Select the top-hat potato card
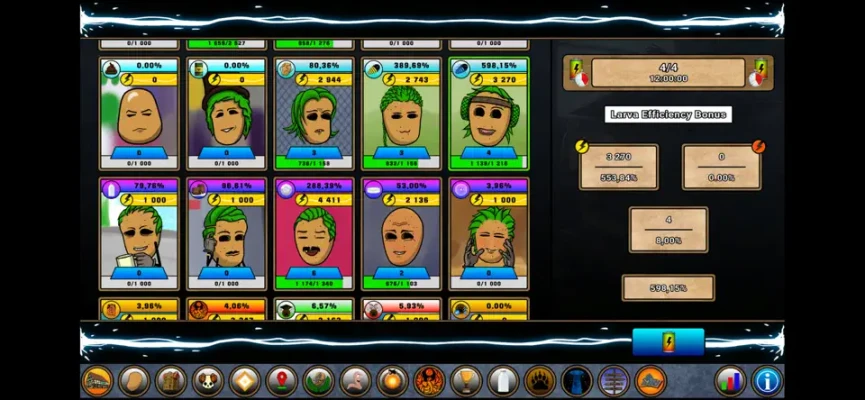This screenshot has width=865, height=400. point(226,114)
